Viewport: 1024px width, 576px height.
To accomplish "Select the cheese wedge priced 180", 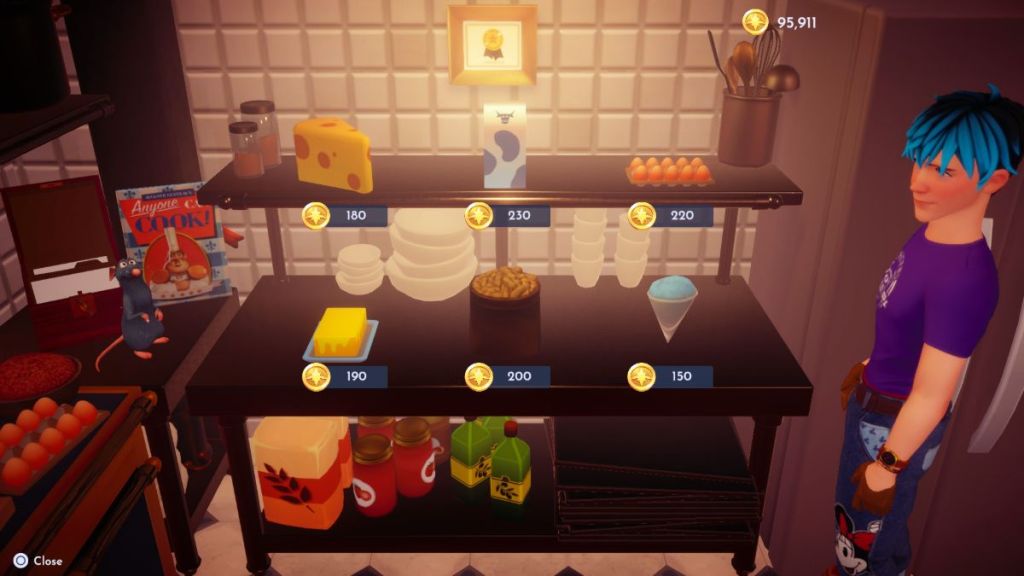I will point(334,155).
